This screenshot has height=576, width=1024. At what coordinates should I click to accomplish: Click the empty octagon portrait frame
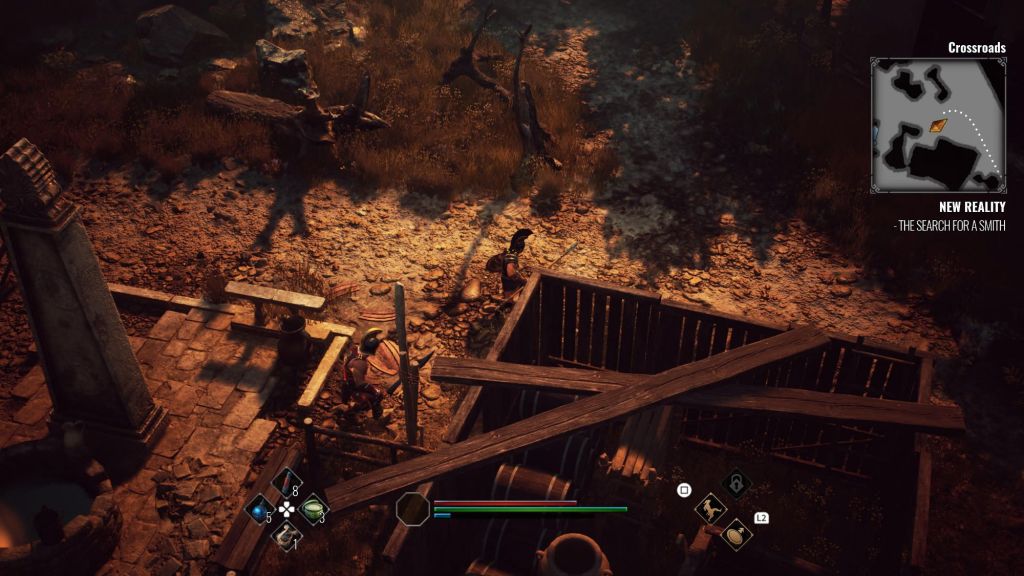point(413,509)
